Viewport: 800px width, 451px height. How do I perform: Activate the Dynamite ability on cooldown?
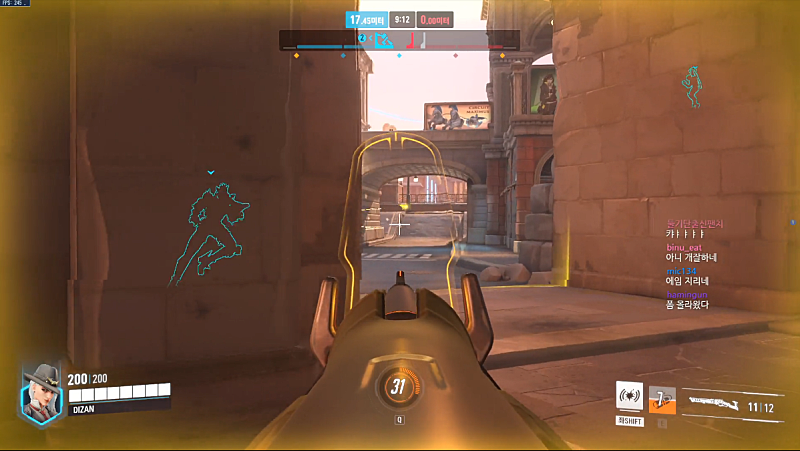point(661,398)
